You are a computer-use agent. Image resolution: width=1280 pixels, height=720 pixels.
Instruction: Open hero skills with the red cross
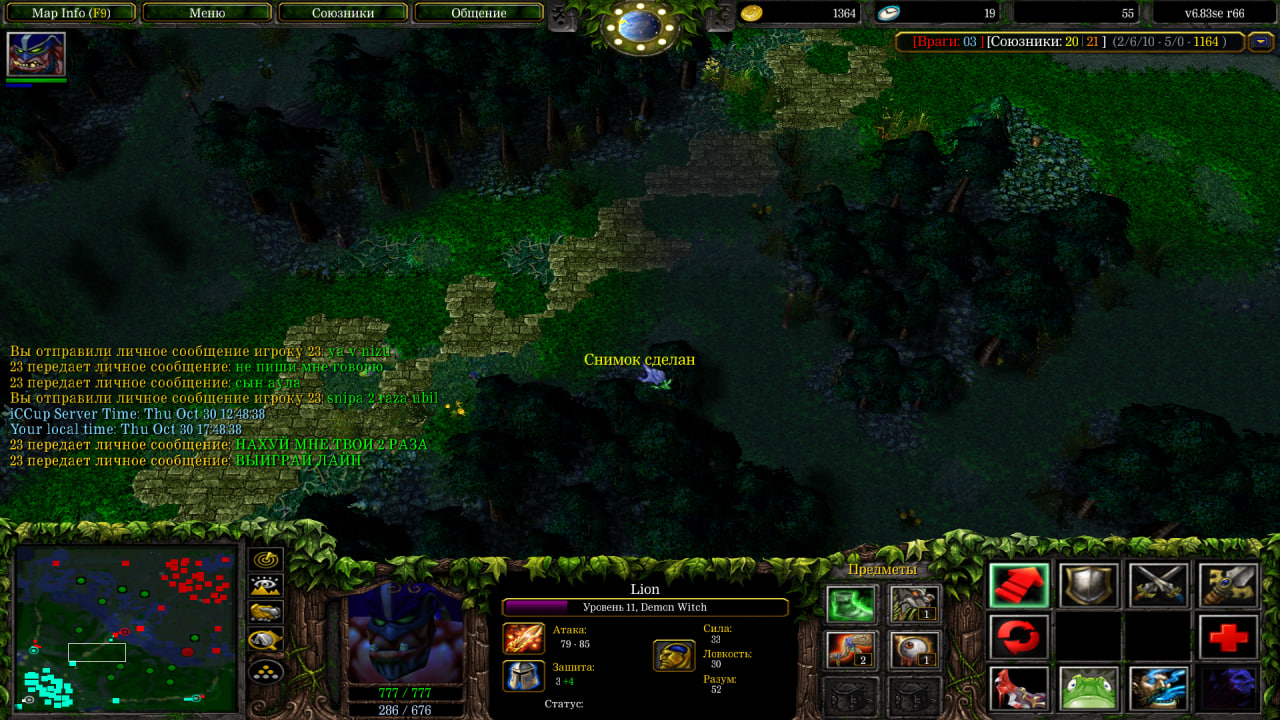coord(1229,637)
